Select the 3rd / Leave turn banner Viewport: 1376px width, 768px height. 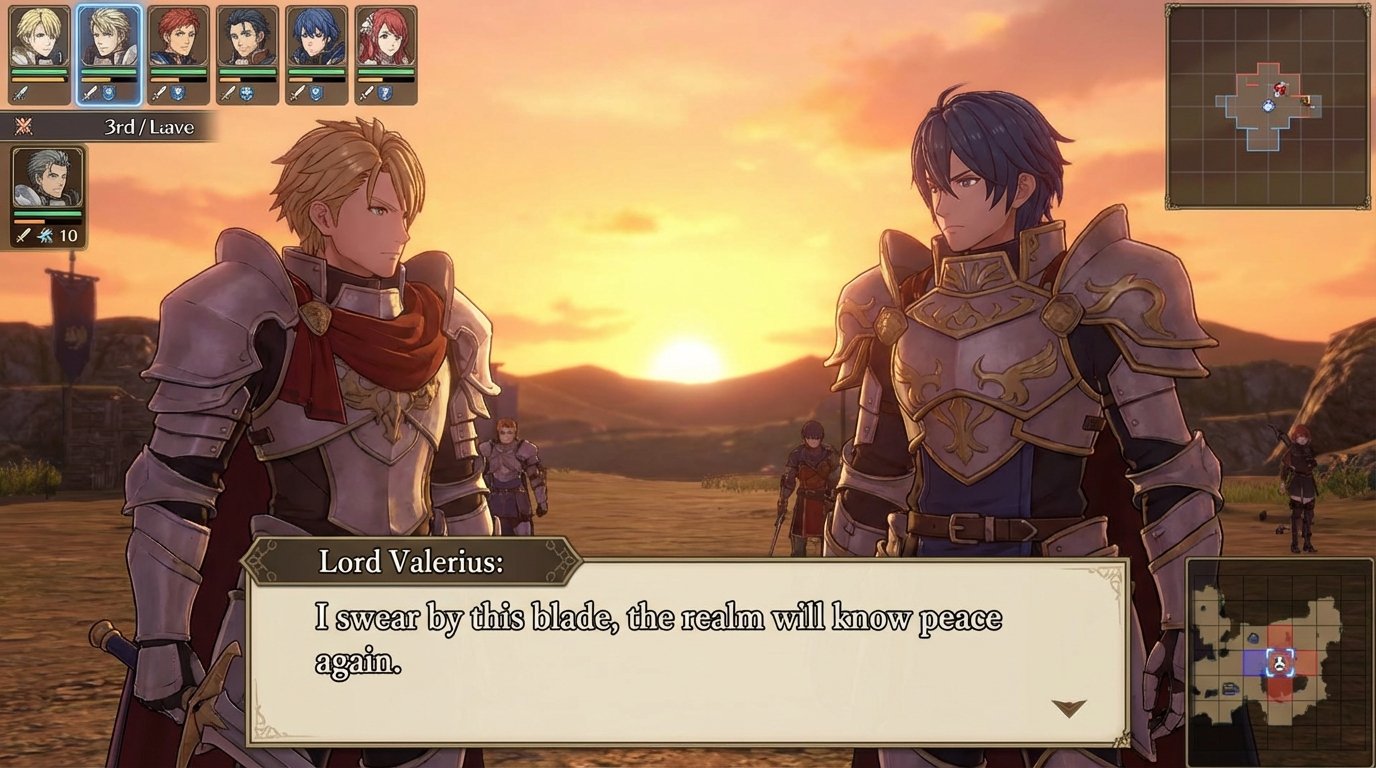pos(147,127)
